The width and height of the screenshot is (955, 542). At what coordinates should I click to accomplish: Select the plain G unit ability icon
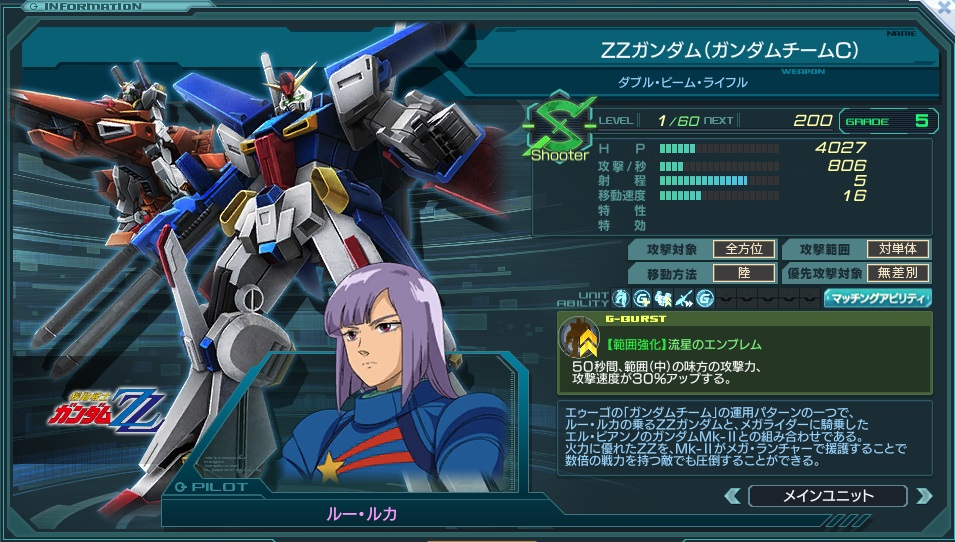pyautogui.click(x=705, y=298)
